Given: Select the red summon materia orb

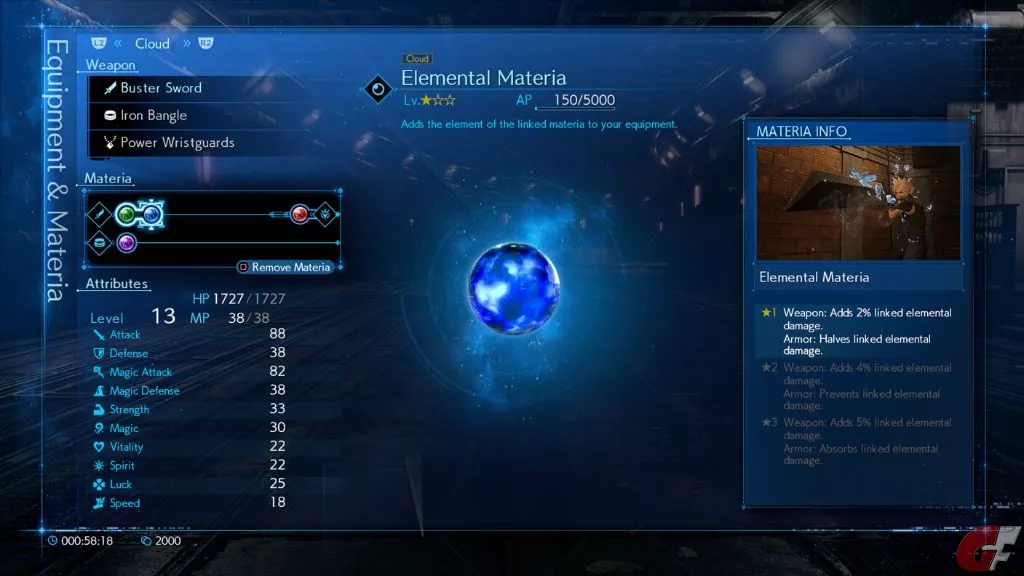Looking at the screenshot, I should tap(299, 214).
